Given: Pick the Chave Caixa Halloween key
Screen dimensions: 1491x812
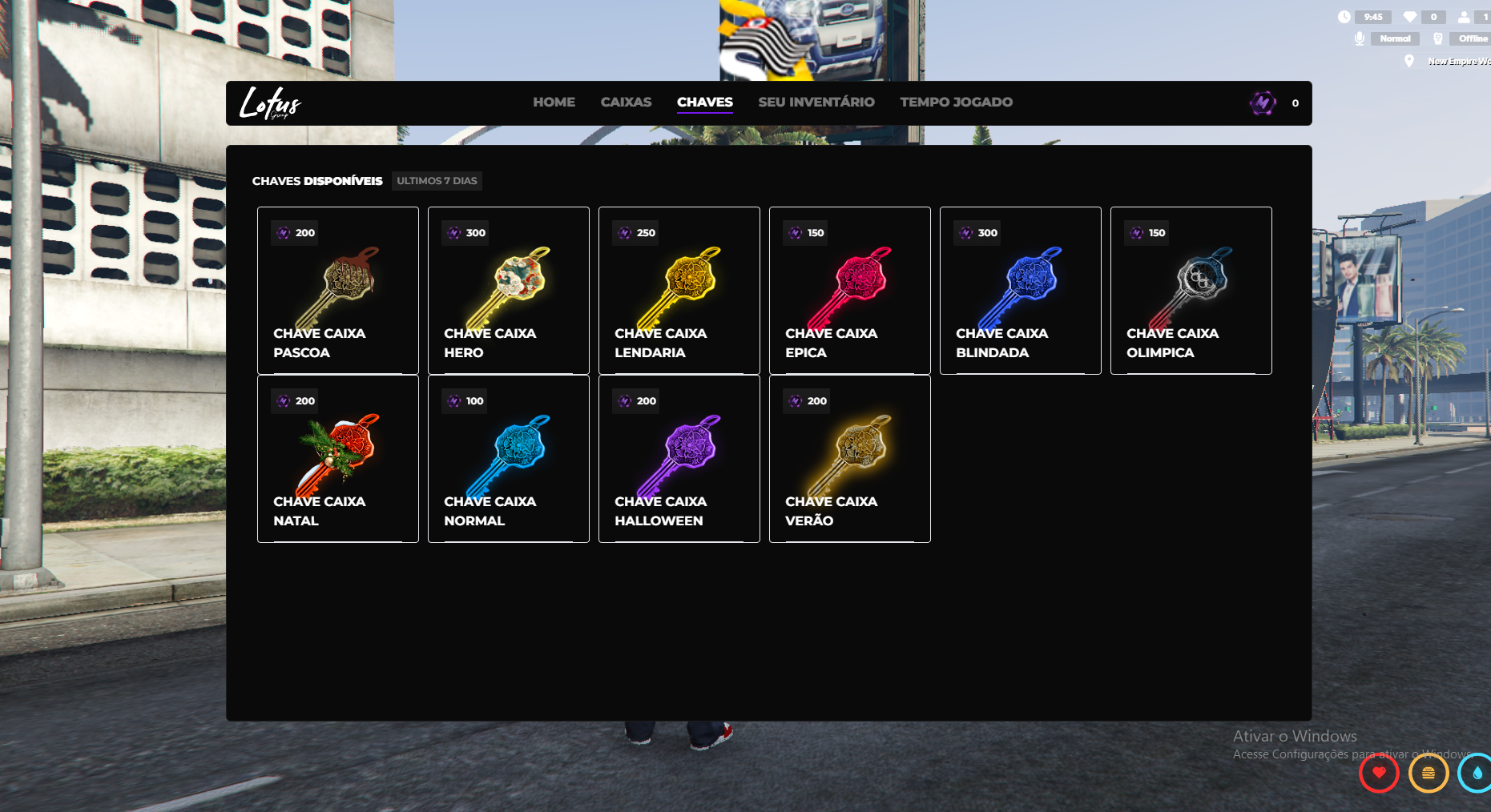Looking at the screenshot, I should click(x=679, y=459).
